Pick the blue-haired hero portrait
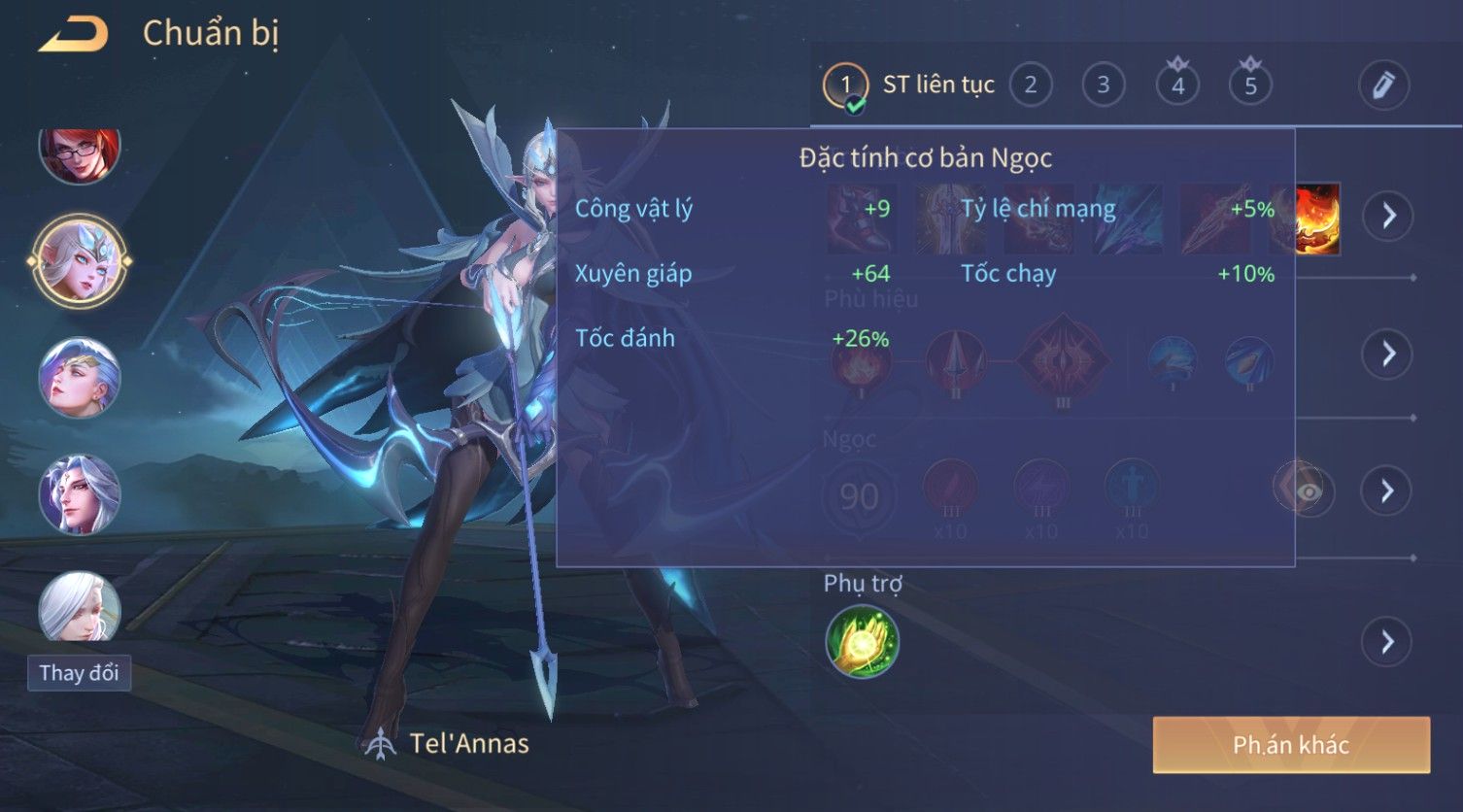Viewport: 1463px width, 812px height. 80,377
